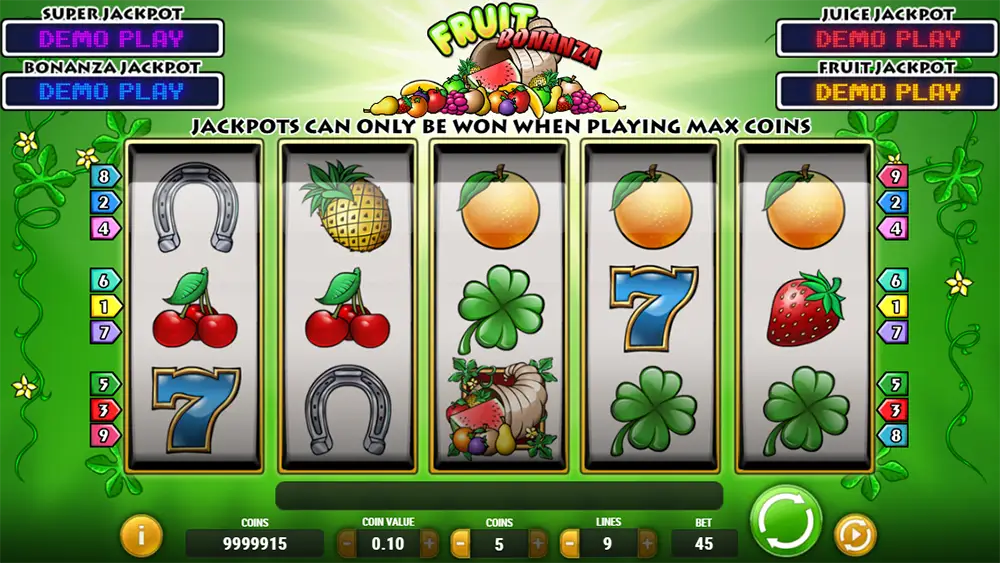Raise the number of coins bet
Viewport: 1000px width, 563px height.
pos(538,543)
